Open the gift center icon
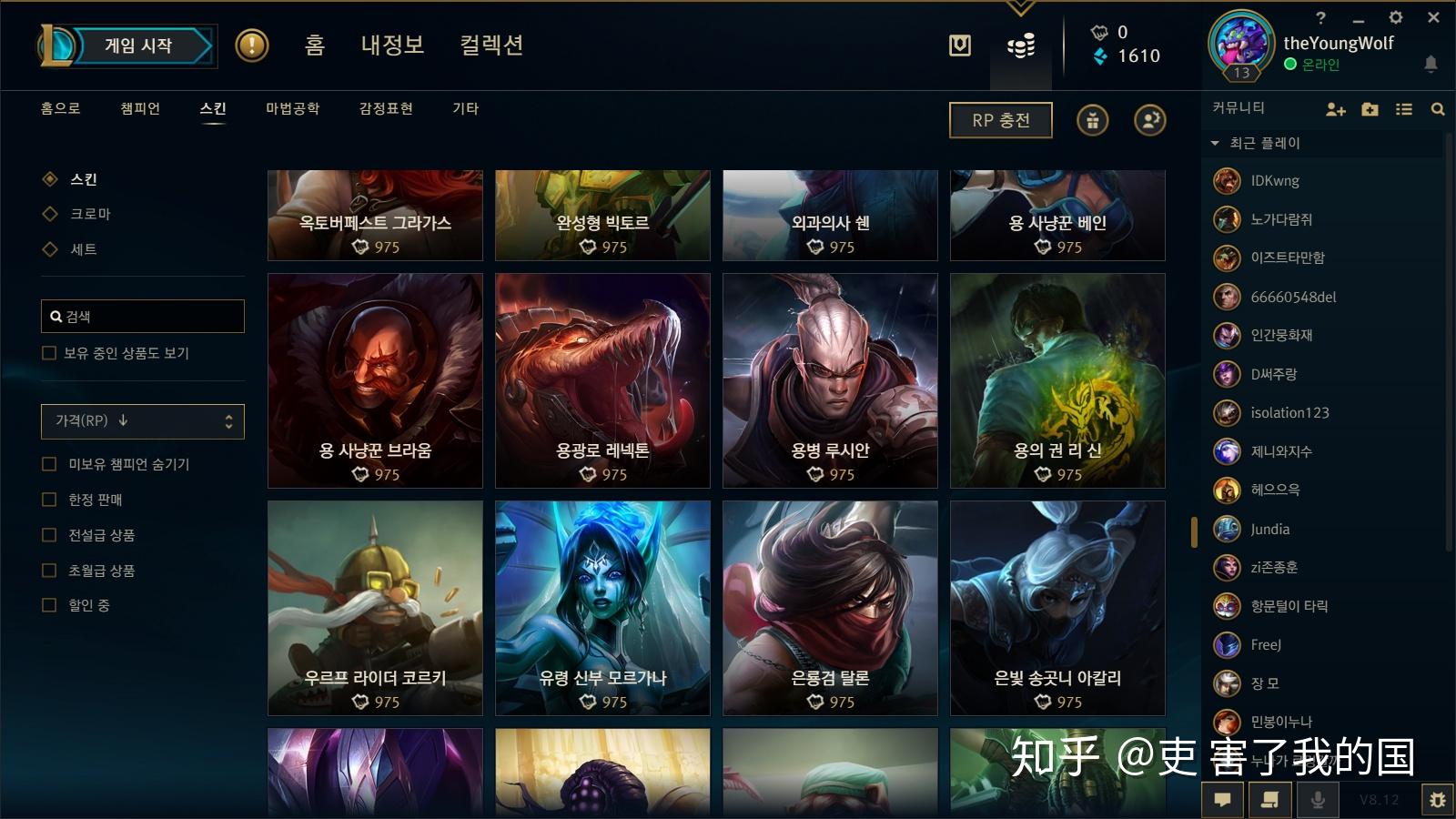Viewport: 1456px width, 819px height. coord(1092,119)
